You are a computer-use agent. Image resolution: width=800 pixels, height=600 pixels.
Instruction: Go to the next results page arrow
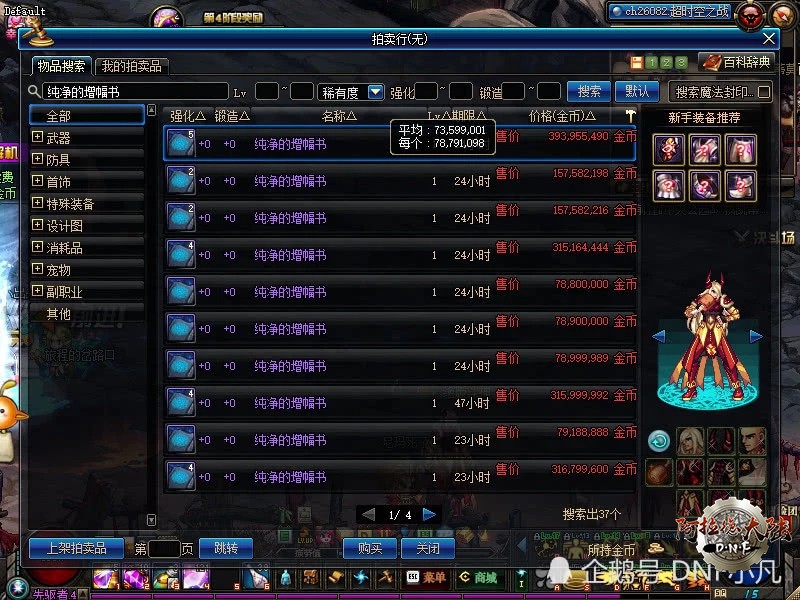[430, 514]
